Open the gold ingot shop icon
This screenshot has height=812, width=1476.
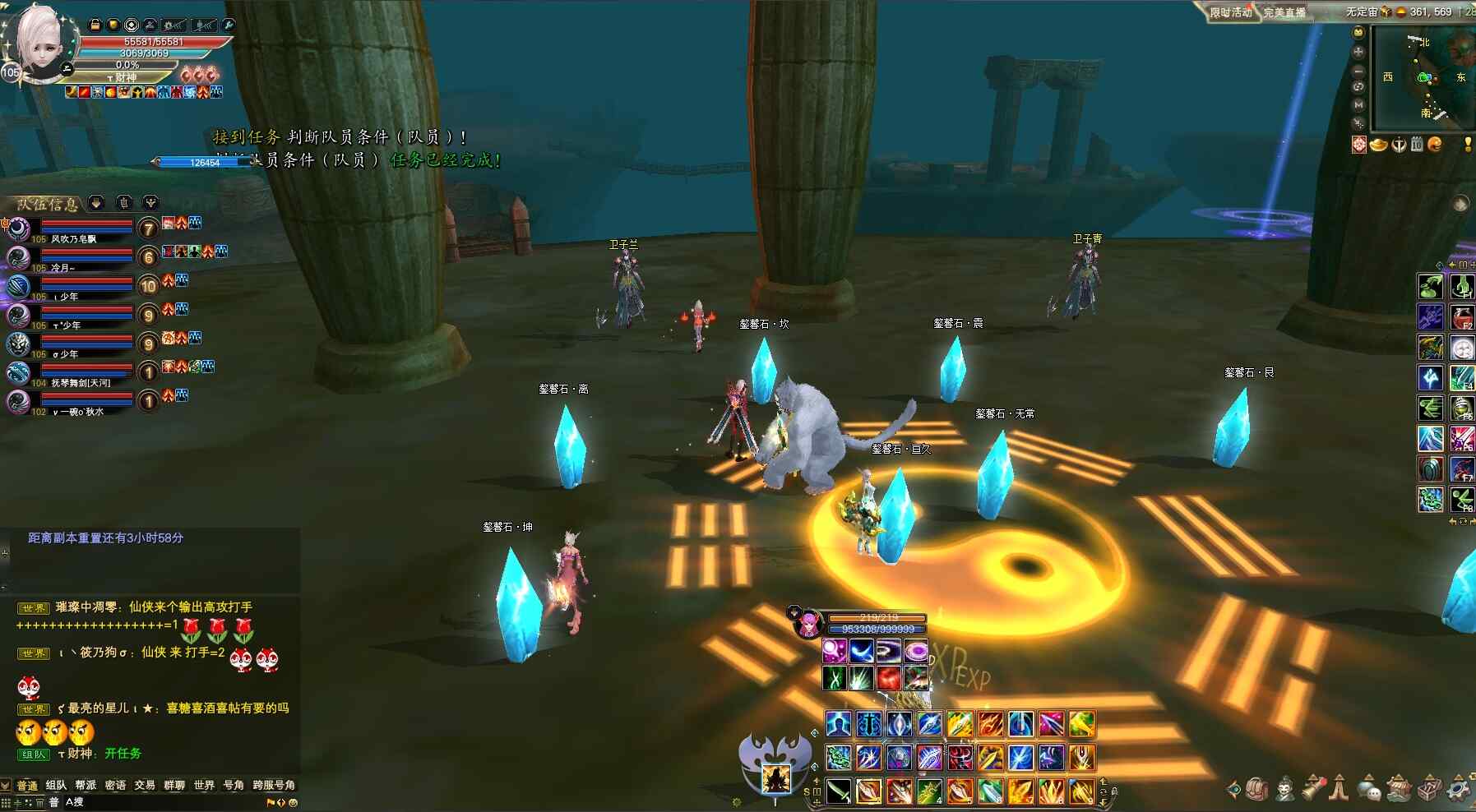coord(1378,145)
